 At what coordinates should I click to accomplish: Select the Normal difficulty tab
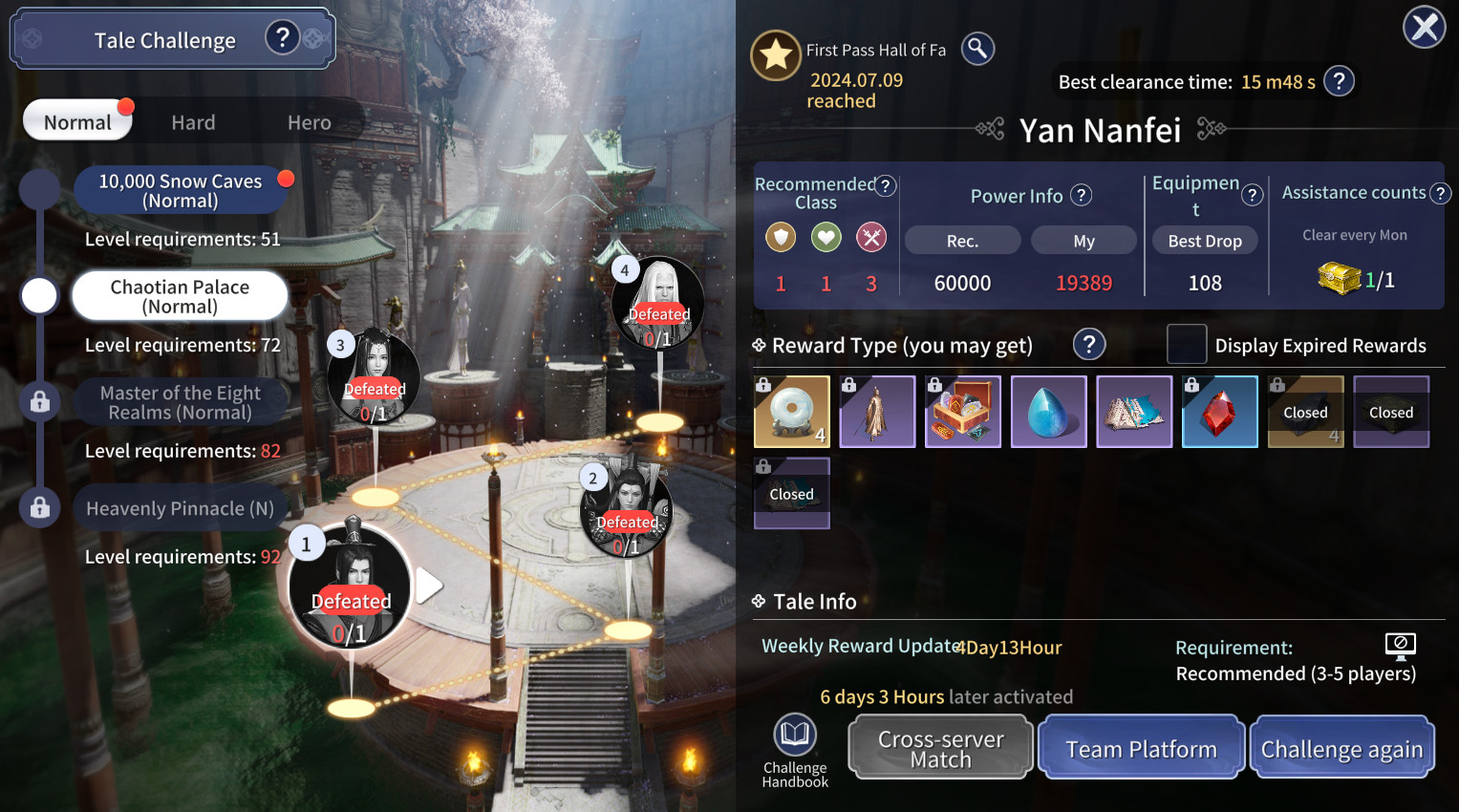pyautogui.click(x=77, y=122)
